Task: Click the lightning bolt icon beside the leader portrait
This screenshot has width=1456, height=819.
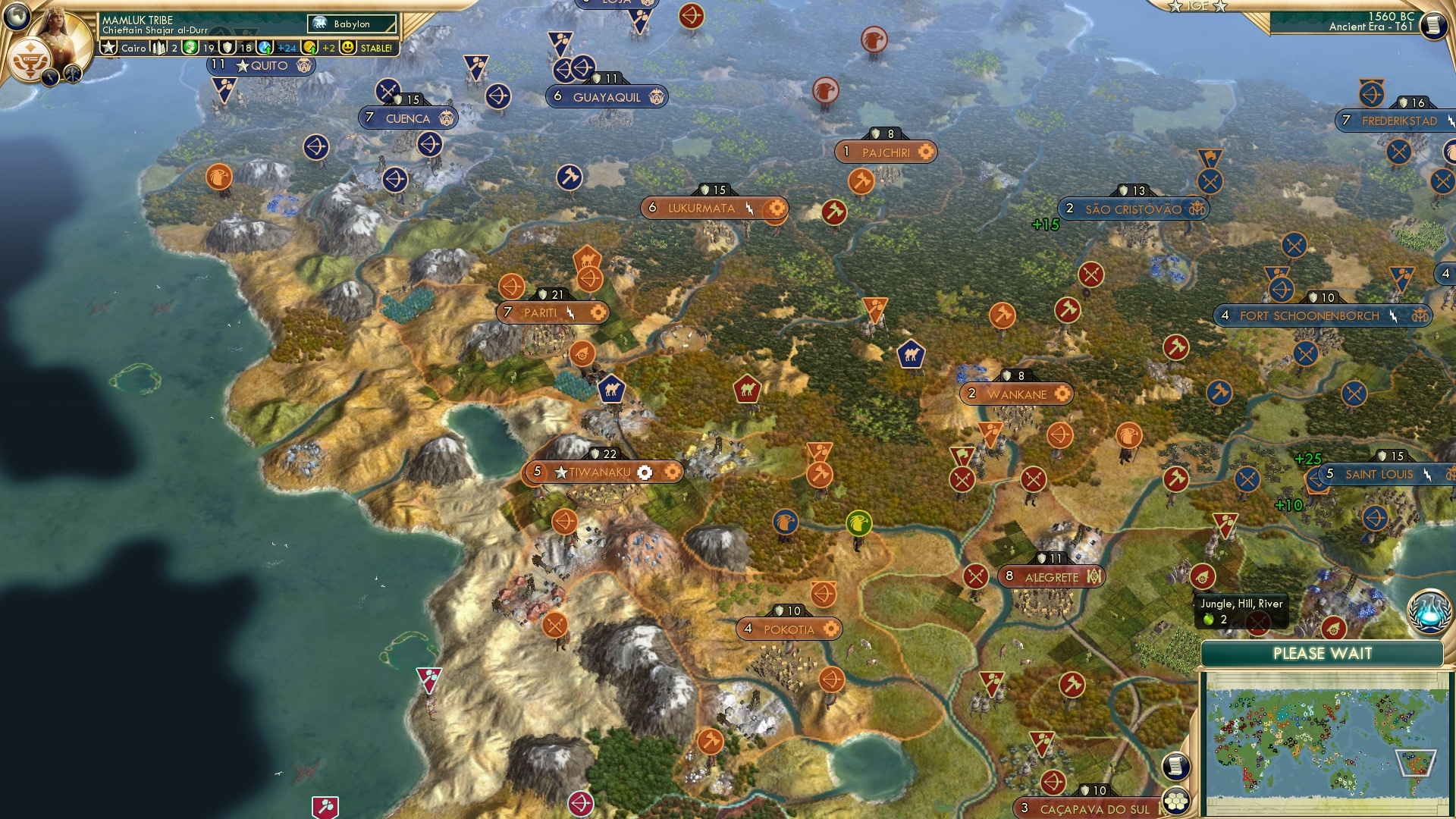Action: [50, 77]
